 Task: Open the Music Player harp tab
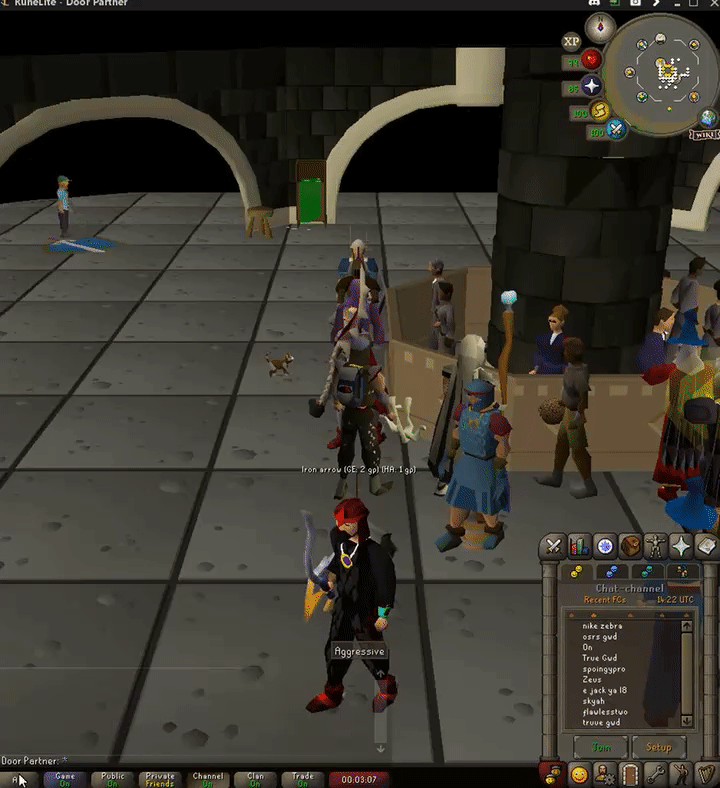[x=707, y=774]
